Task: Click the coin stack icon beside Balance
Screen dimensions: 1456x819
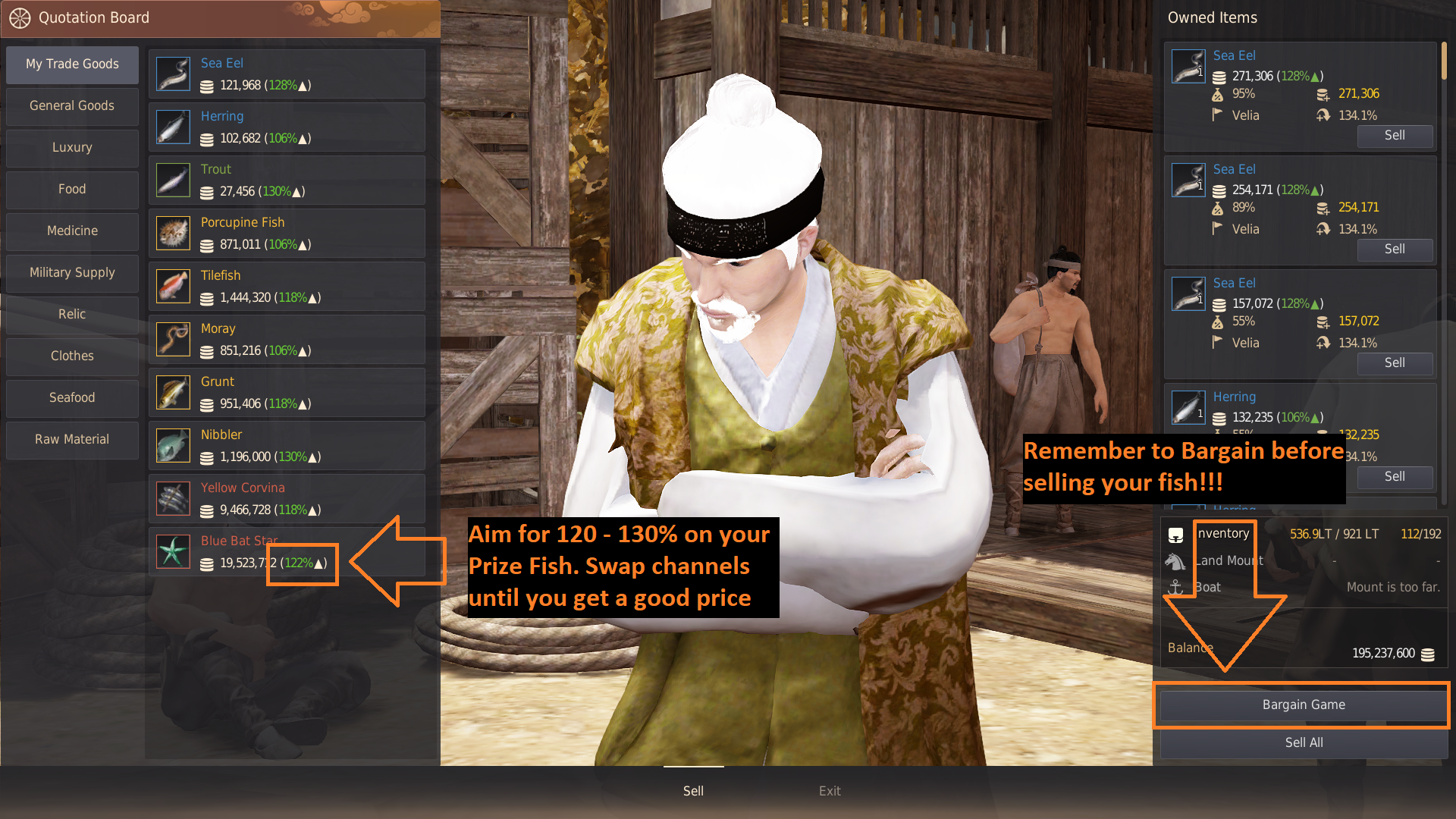Action: (1429, 653)
